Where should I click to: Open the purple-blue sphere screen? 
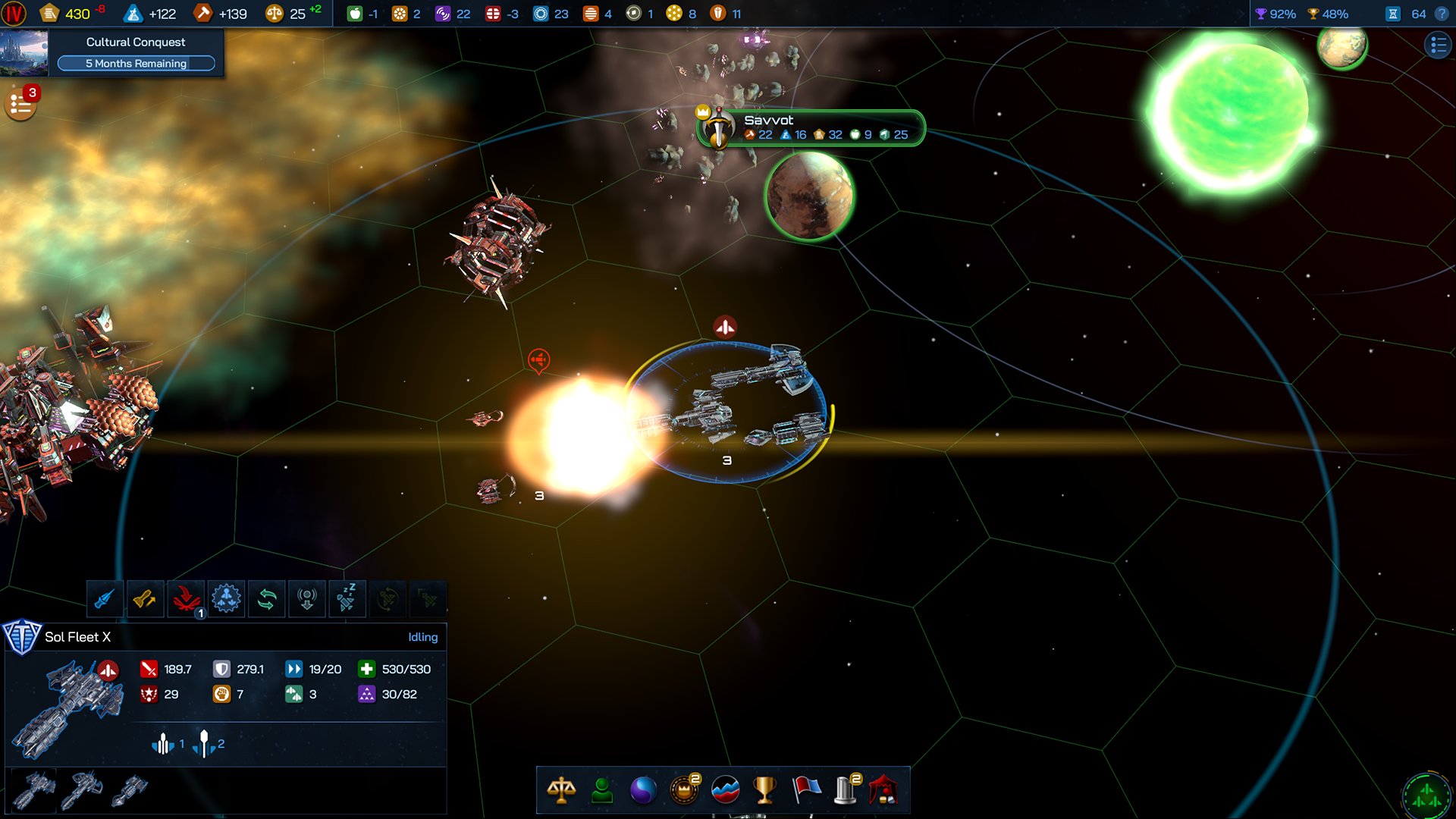[x=643, y=790]
